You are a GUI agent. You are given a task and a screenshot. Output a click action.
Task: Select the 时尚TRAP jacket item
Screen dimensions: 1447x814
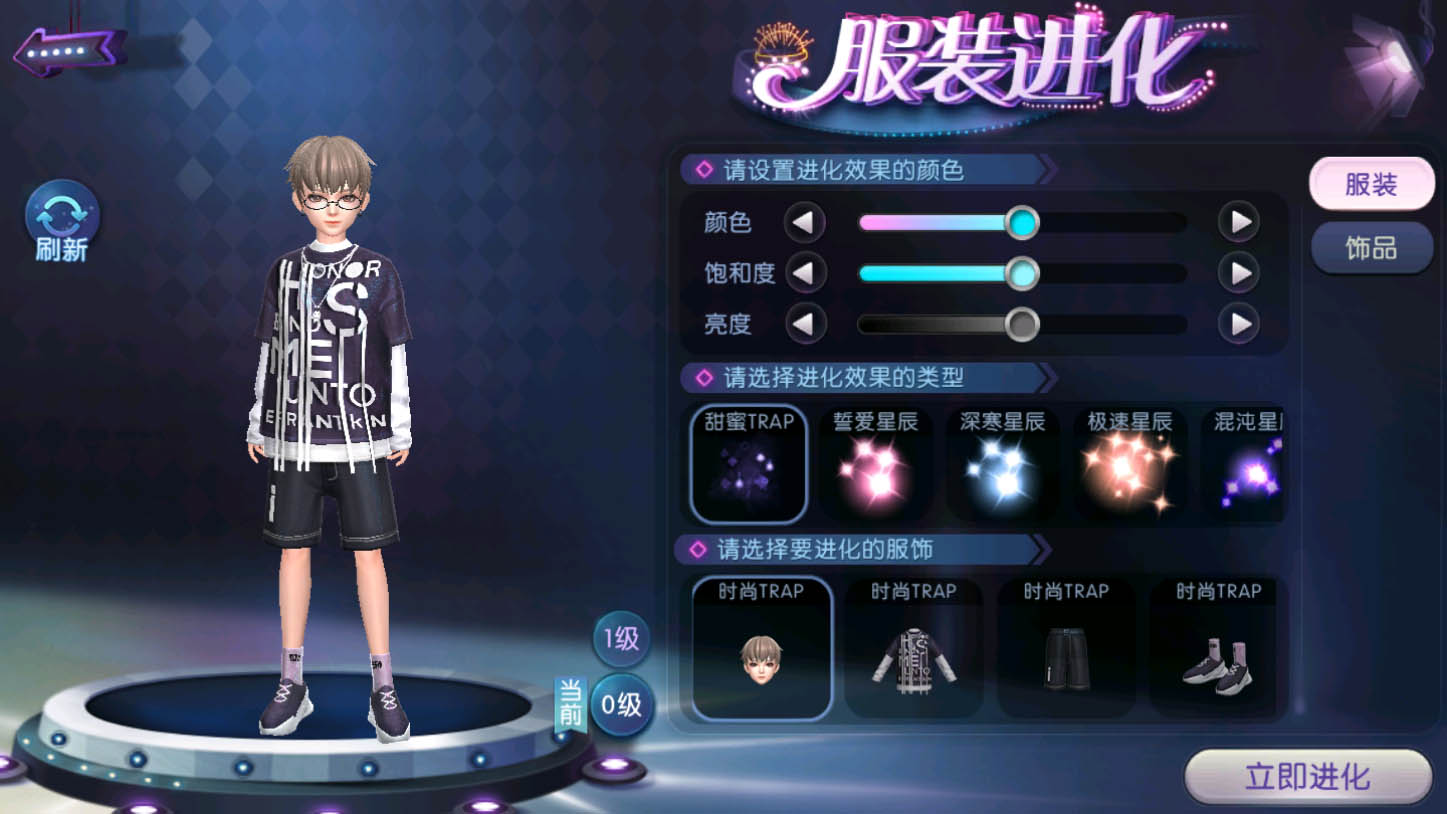[913, 648]
